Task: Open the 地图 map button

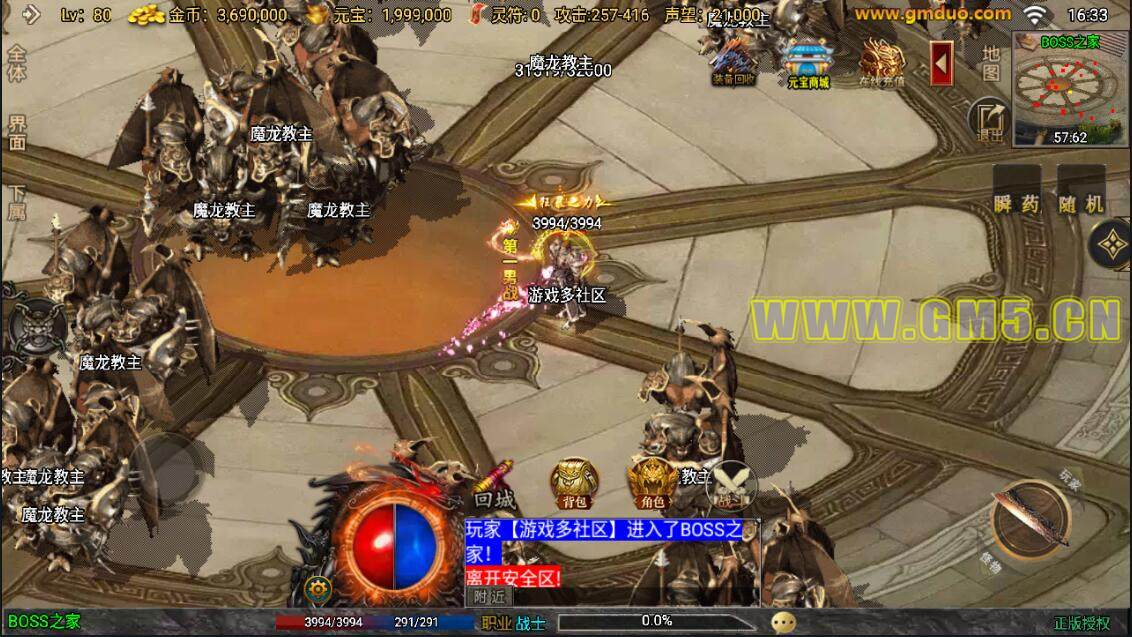Action: [989, 63]
